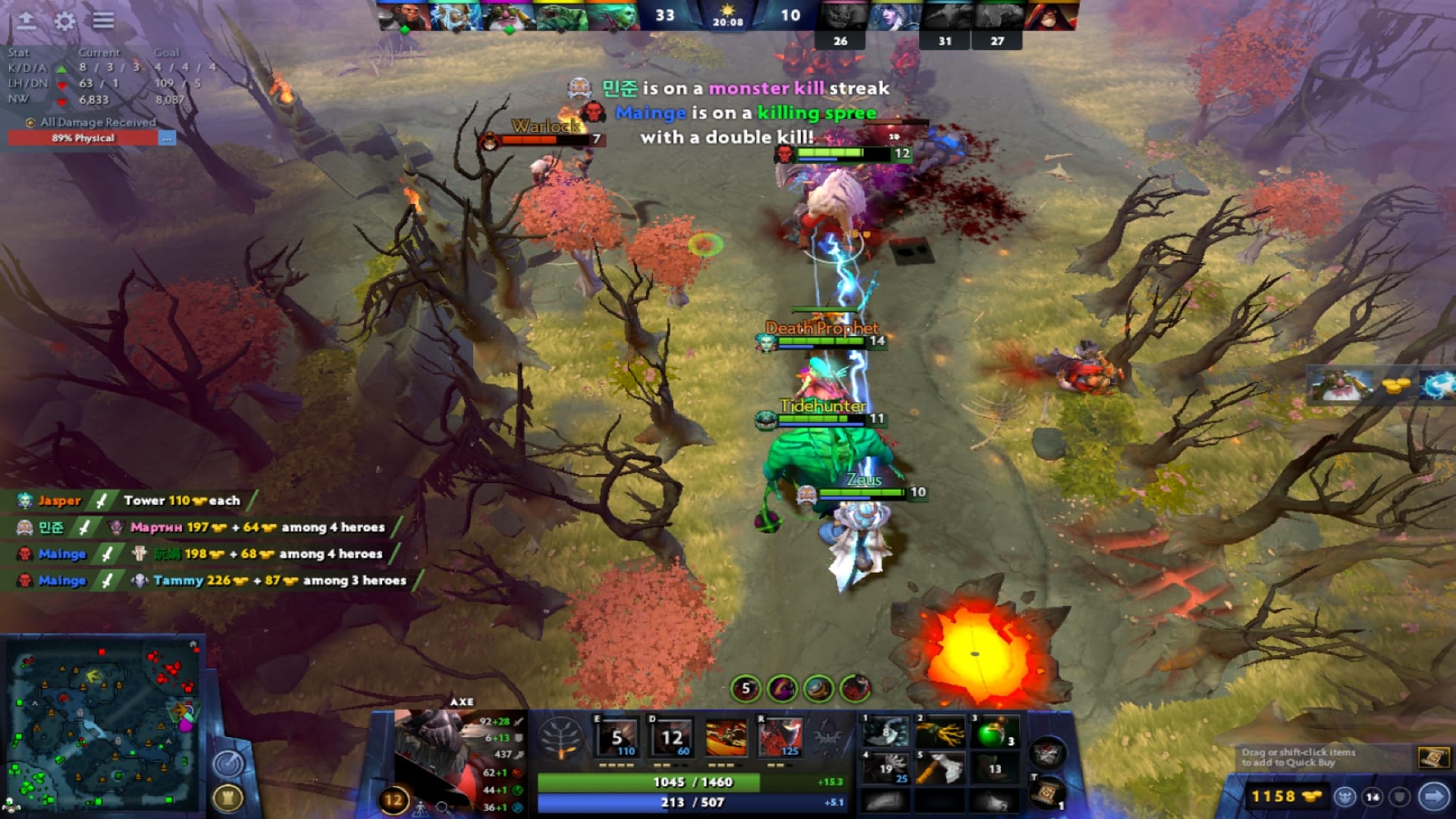
Task: Click the courier icon beside the gold counter
Action: click(1344, 797)
